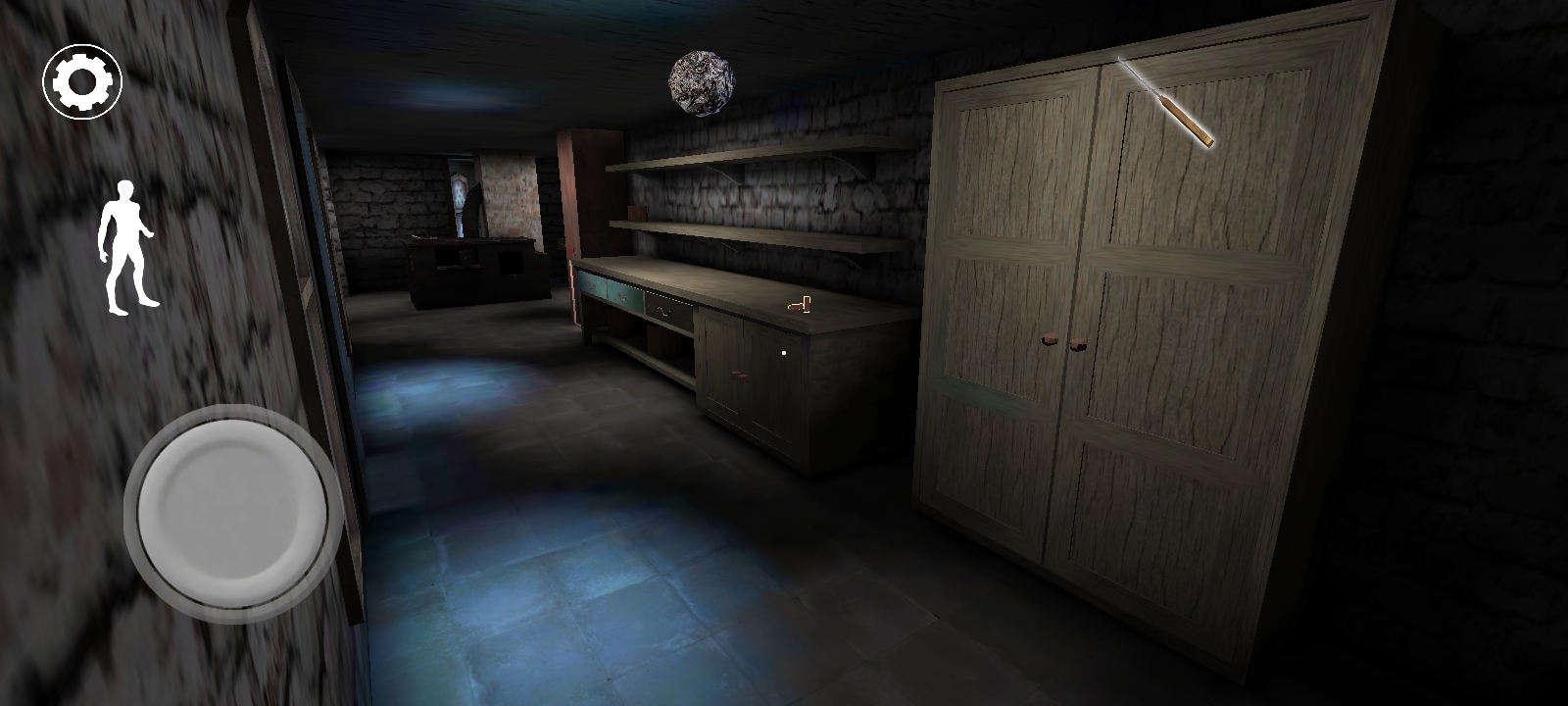Pull open the leftmost counter drawer
The width and height of the screenshot is (1568, 706).
591,284
